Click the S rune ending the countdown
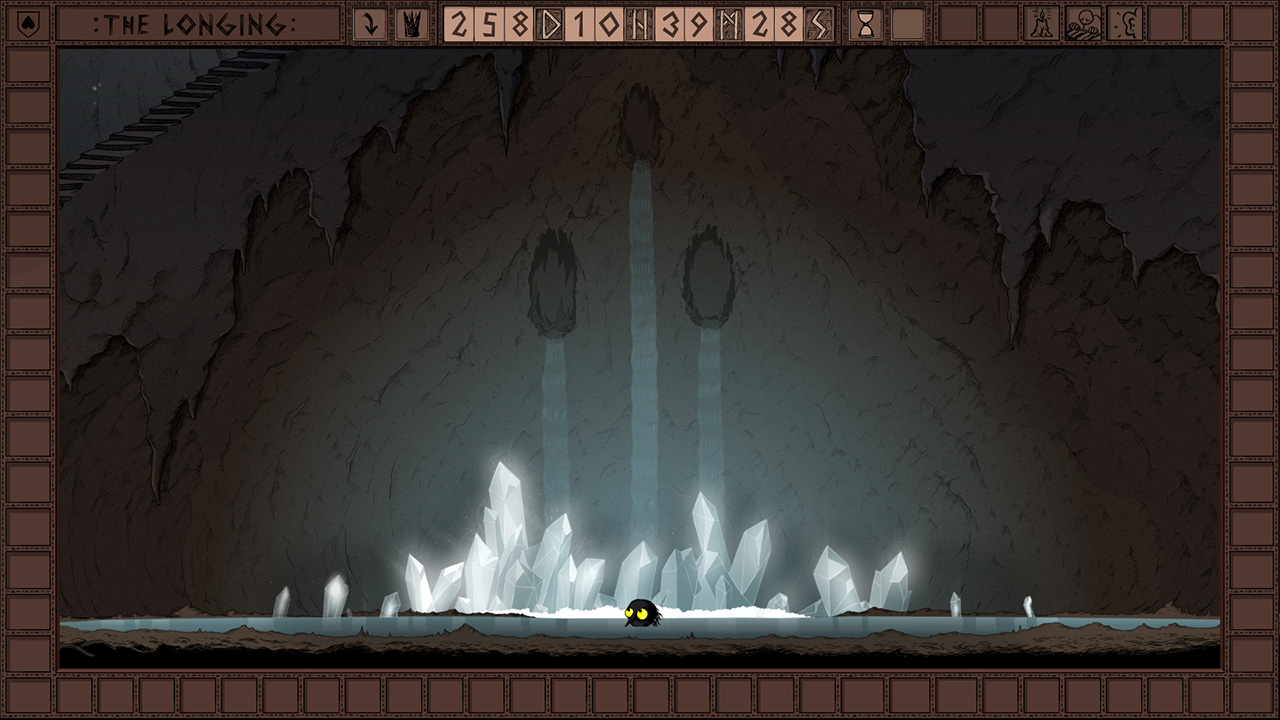This screenshot has width=1280, height=720. tap(817, 22)
